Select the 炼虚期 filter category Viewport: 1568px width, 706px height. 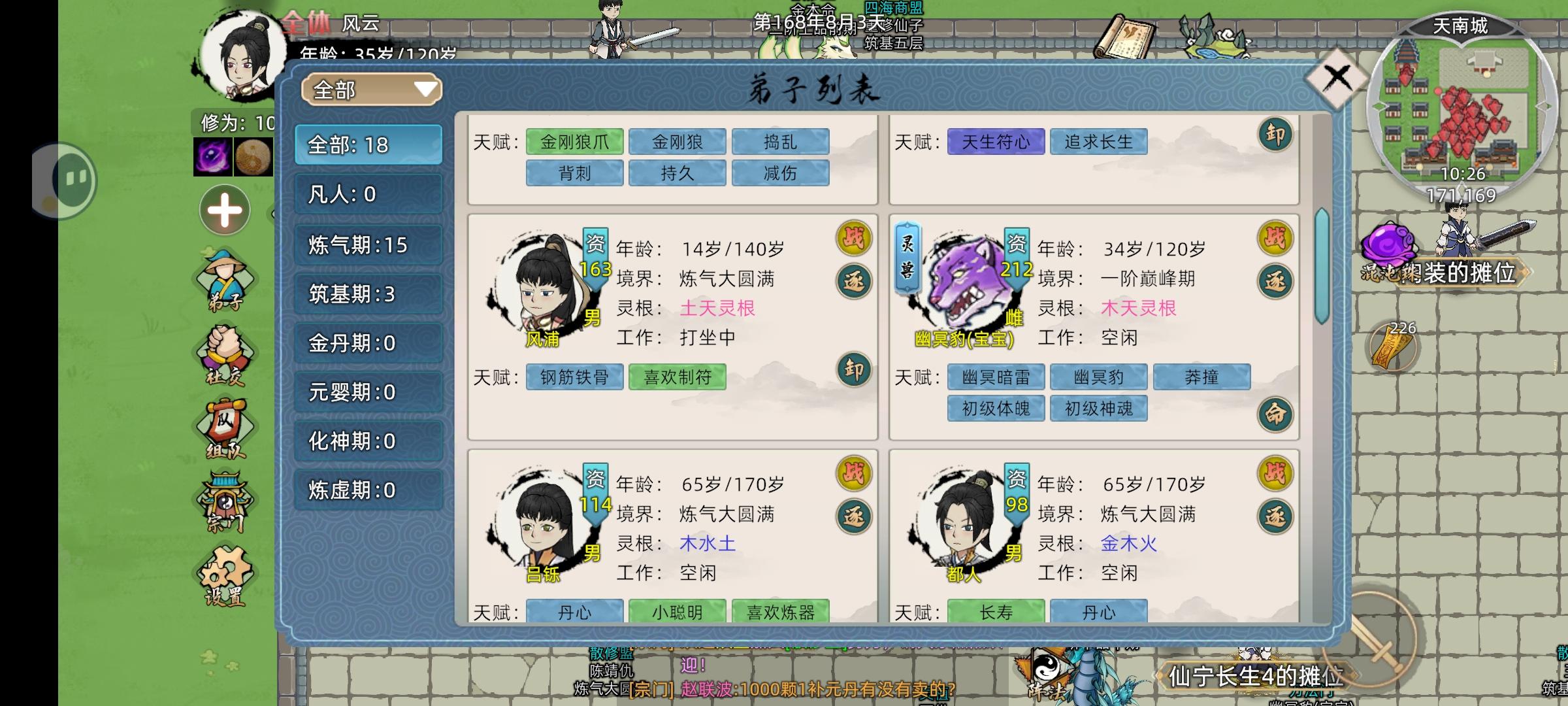click(x=368, y=490)
